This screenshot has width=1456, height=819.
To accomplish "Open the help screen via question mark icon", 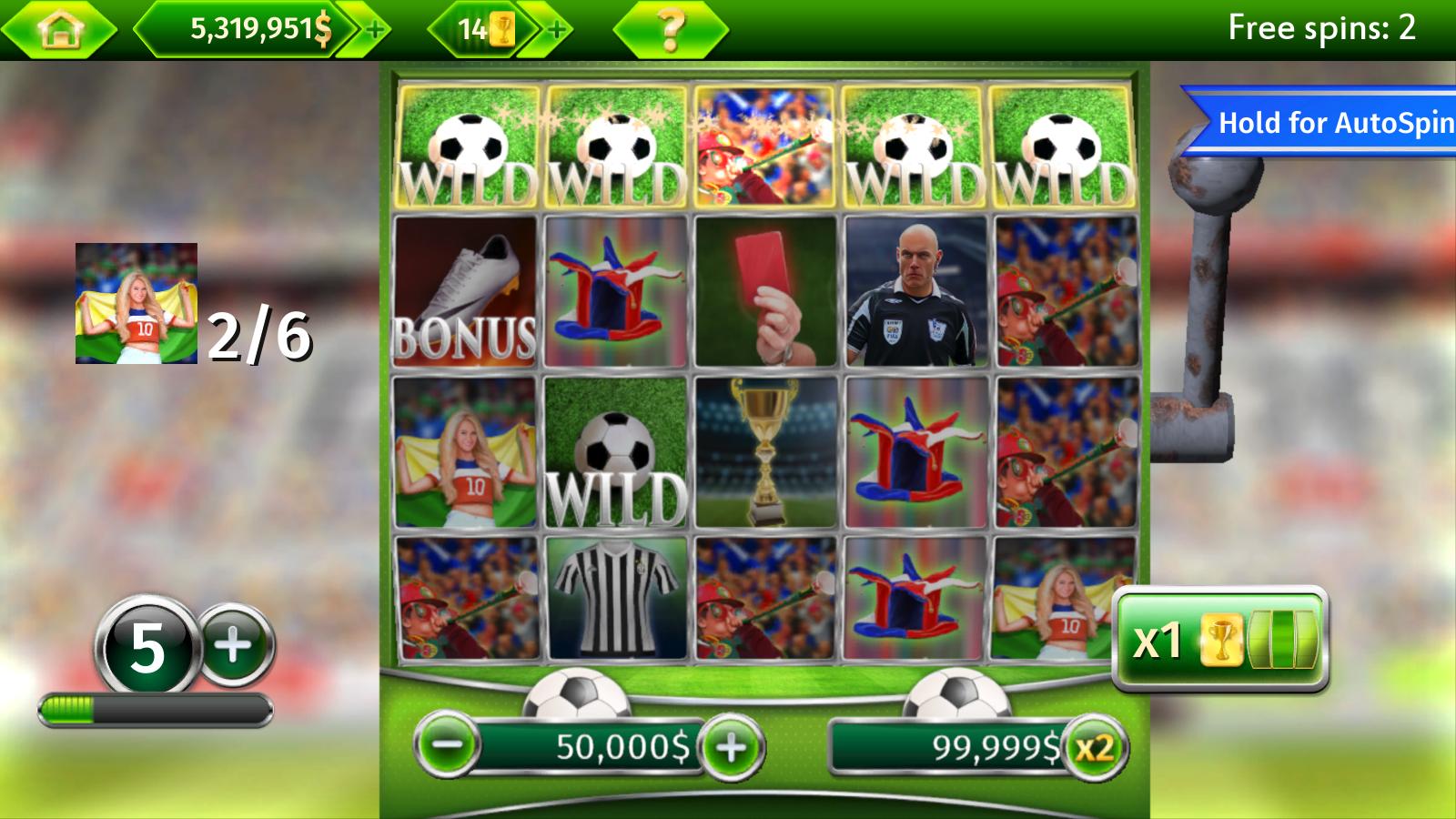I will pos(670,27).
